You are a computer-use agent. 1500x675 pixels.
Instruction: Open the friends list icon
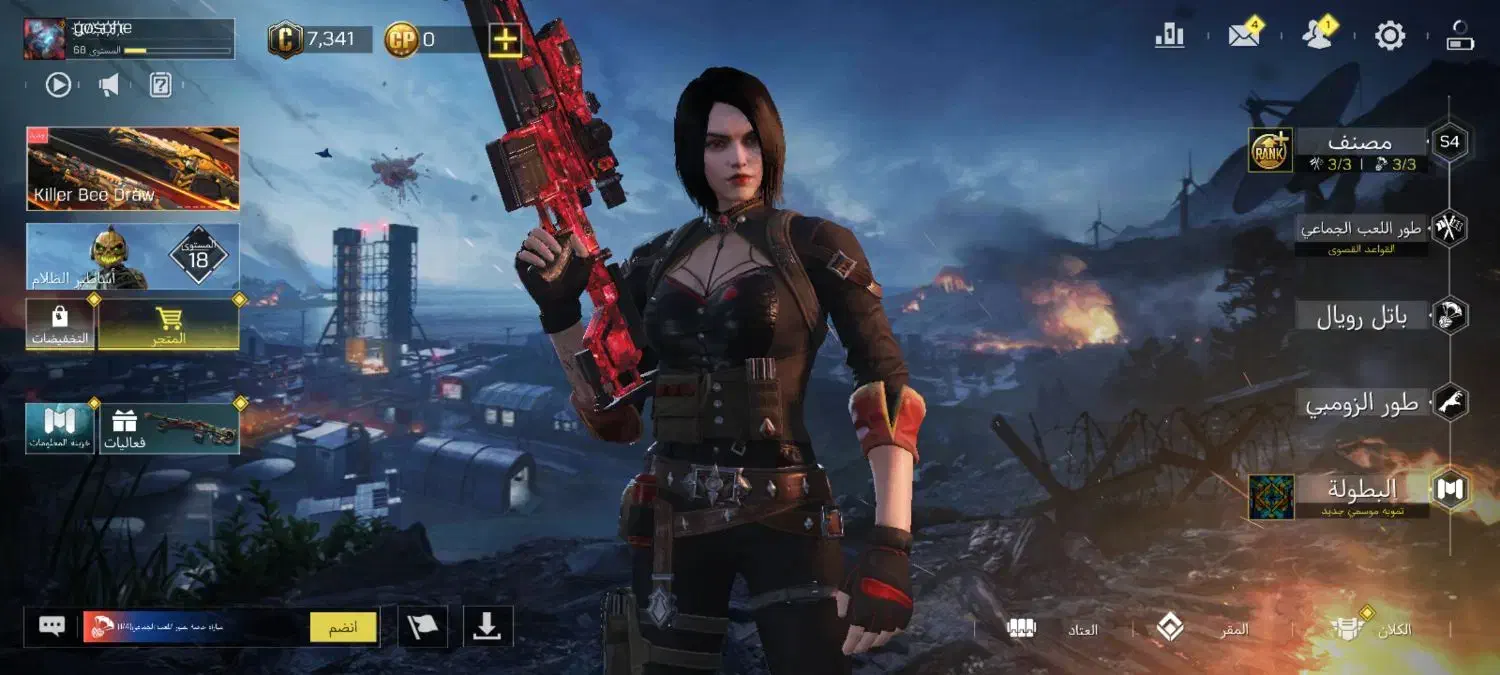(1318, 36)
